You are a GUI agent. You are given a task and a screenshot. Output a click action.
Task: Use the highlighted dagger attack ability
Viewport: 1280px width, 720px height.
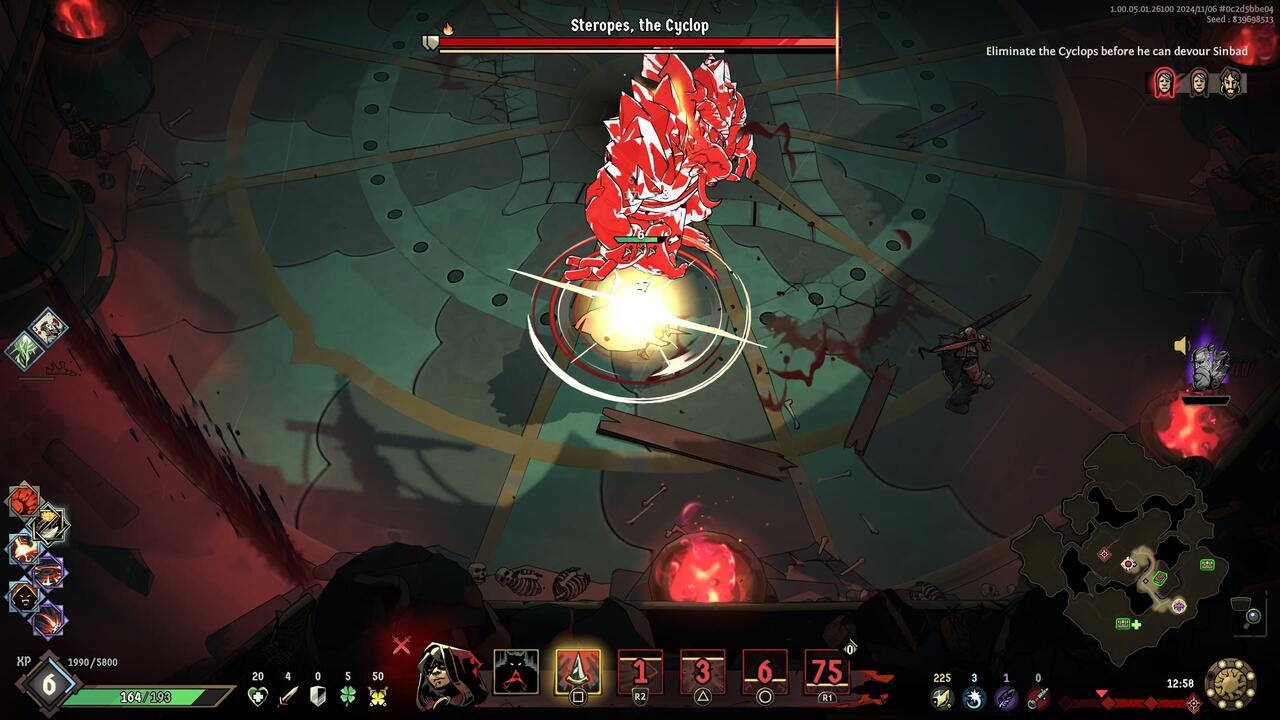(578, 672)
